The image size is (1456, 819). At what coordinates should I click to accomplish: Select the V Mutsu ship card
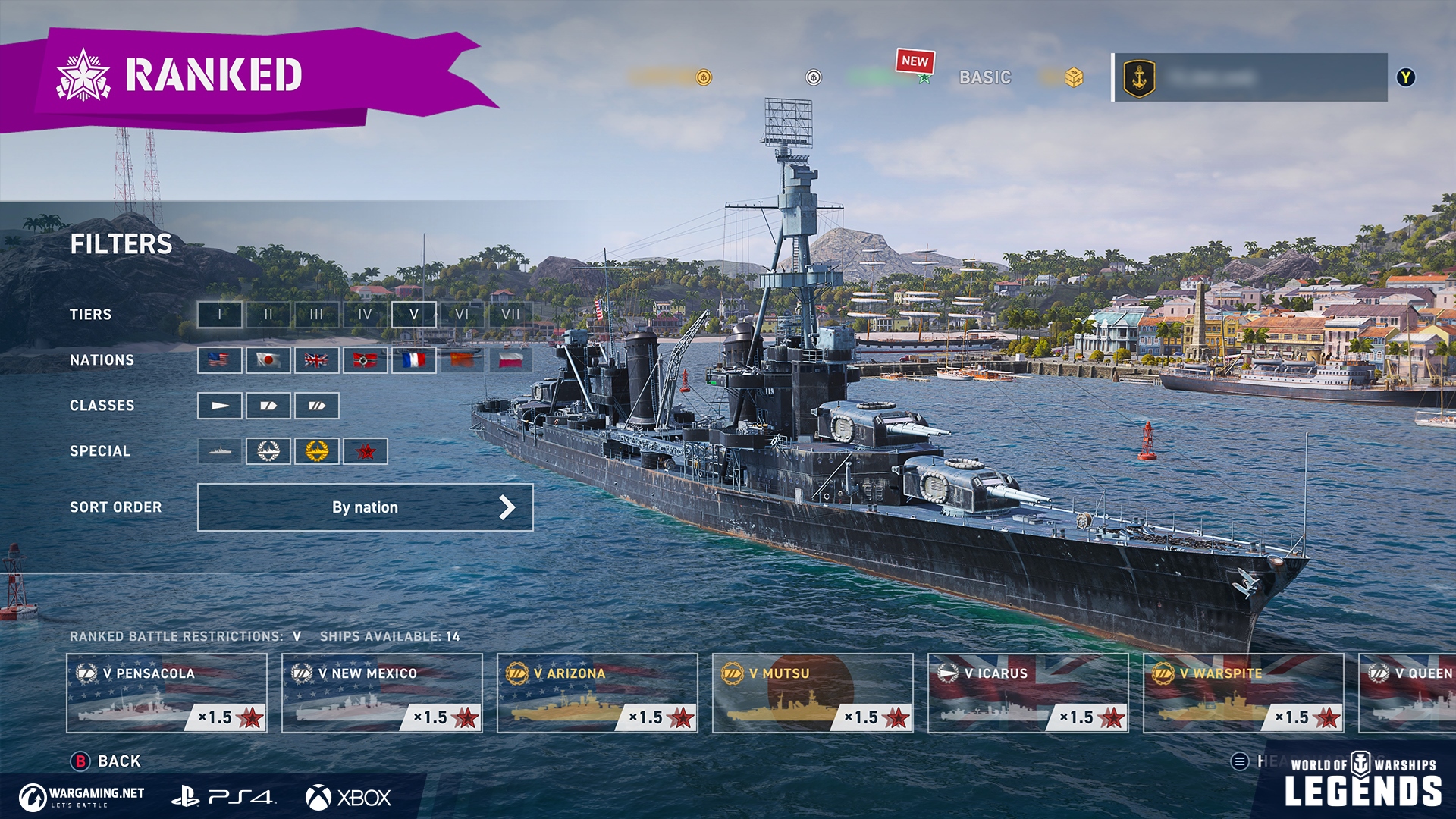[813, 693]
